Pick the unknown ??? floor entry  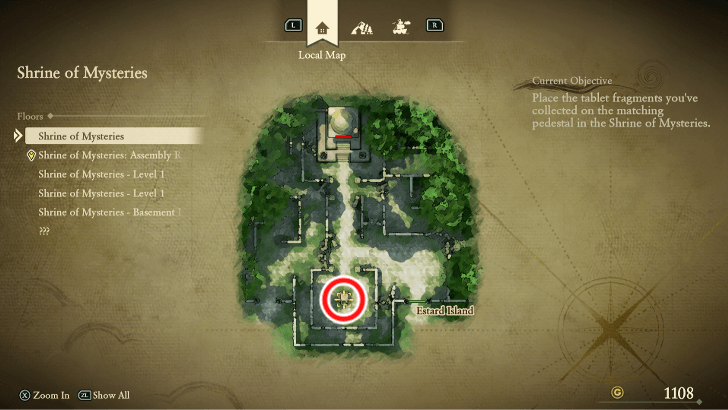[44, 231]
